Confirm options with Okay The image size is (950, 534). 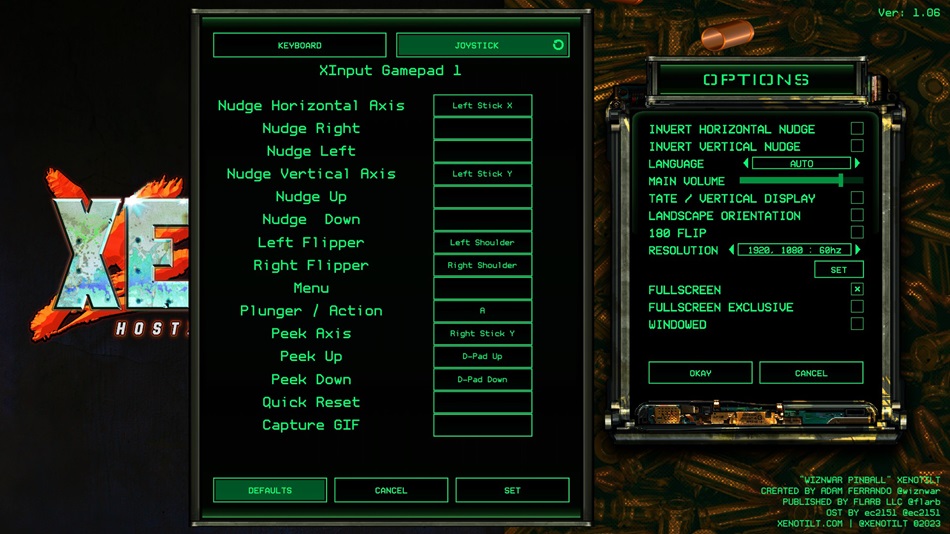[x=700, y=373]
